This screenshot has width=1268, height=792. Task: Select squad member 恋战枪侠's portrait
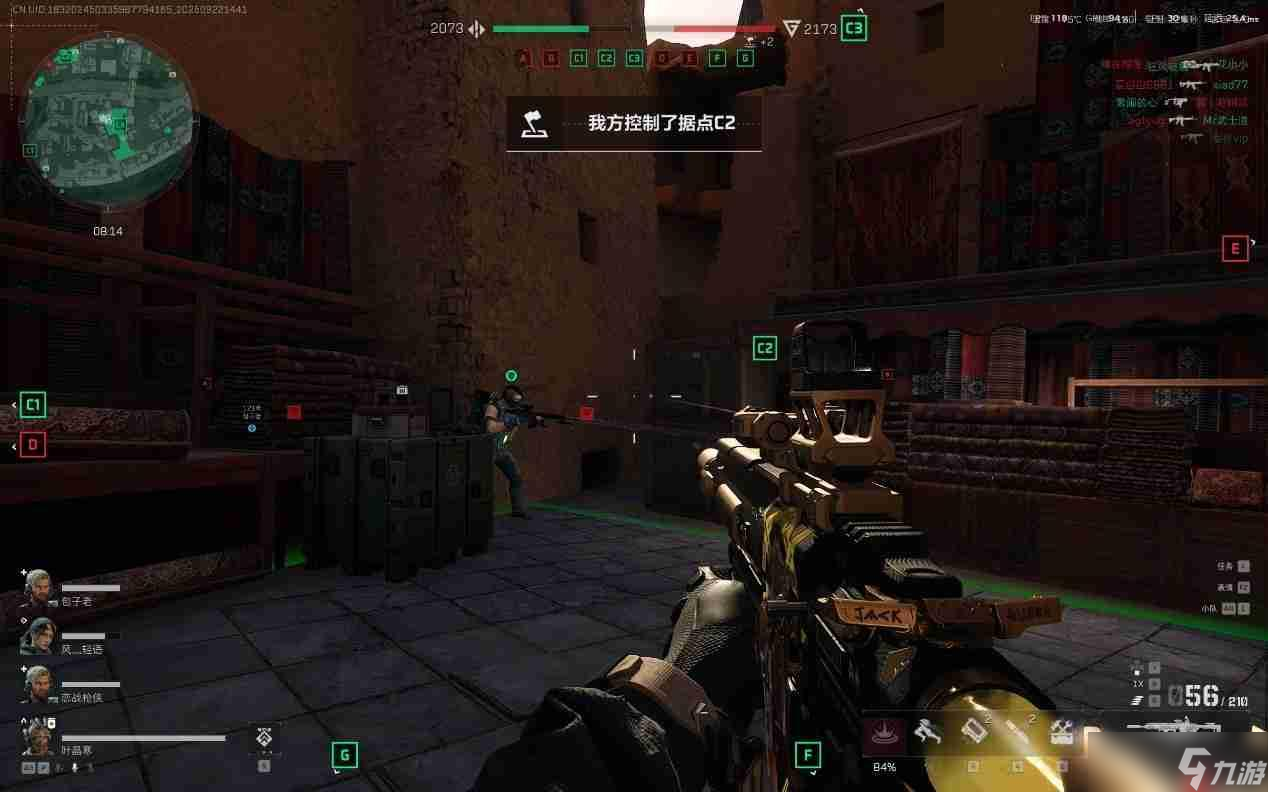pyautogui.click(x=38, y=684)
